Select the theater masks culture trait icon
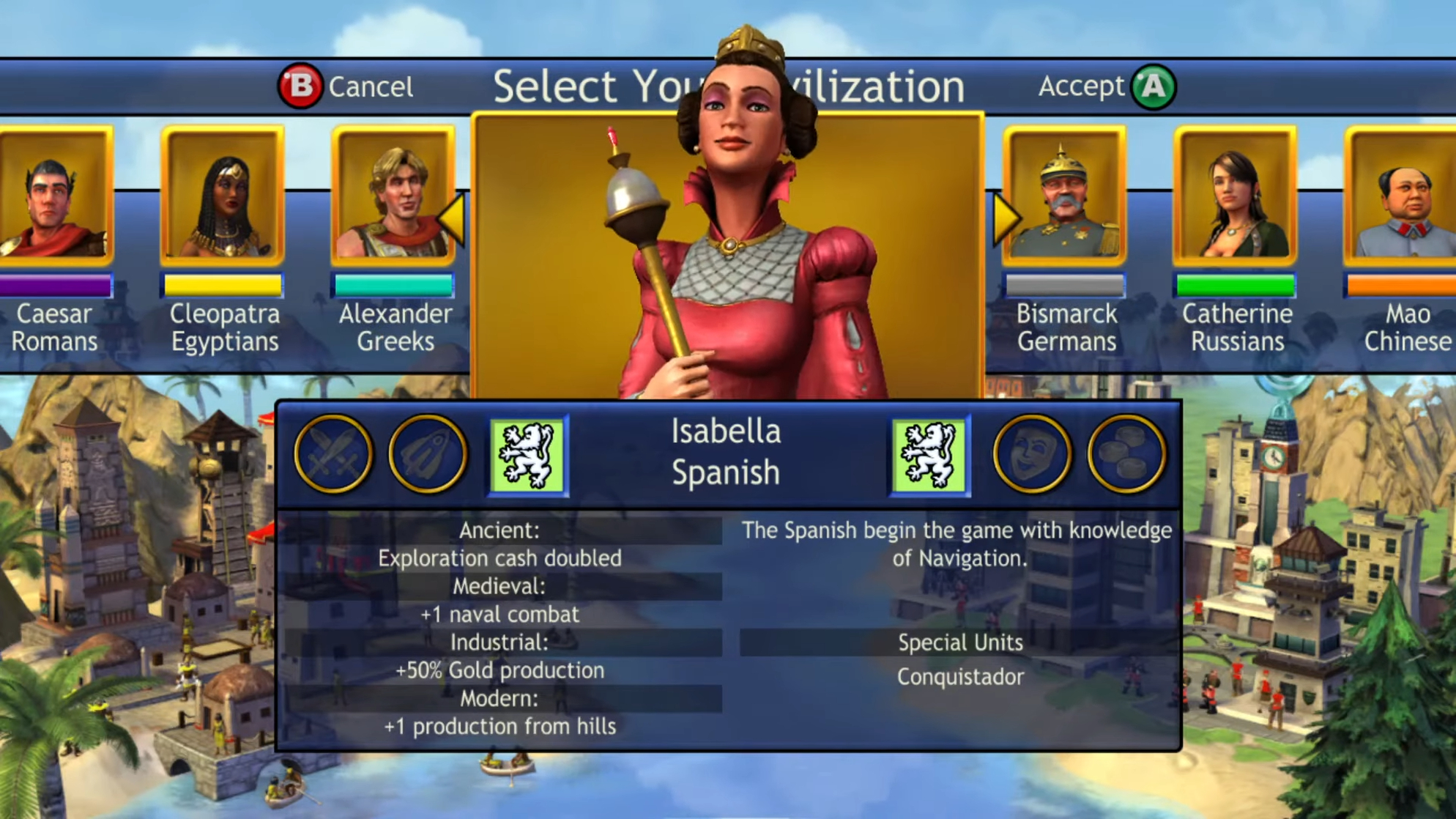1456x819 pixels. tap(1030, 454)
